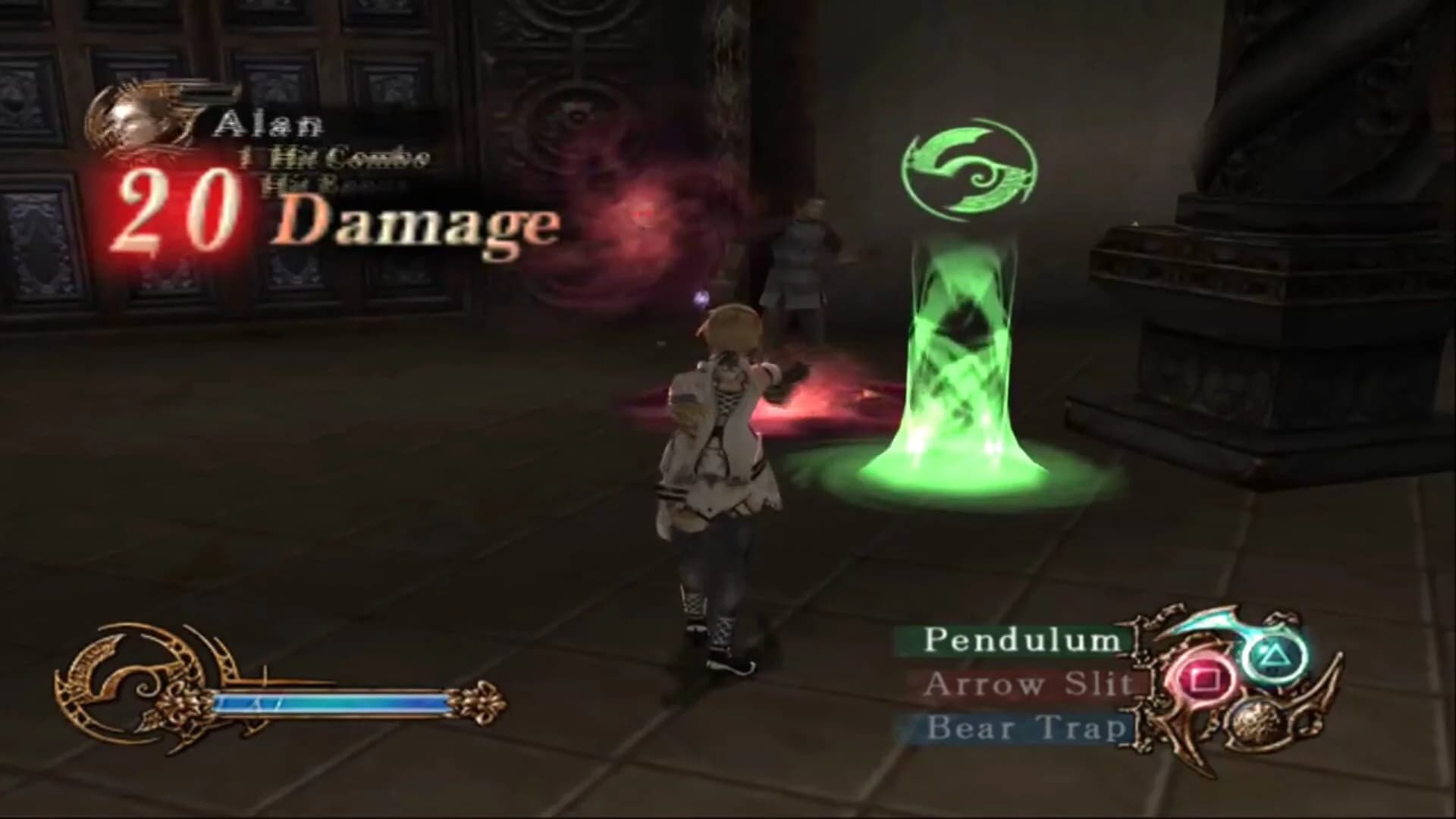This screenshot has width=1456, height=819.
Task: Select "Bear Trap" from the trap menu
Action: coord(1028,726)
